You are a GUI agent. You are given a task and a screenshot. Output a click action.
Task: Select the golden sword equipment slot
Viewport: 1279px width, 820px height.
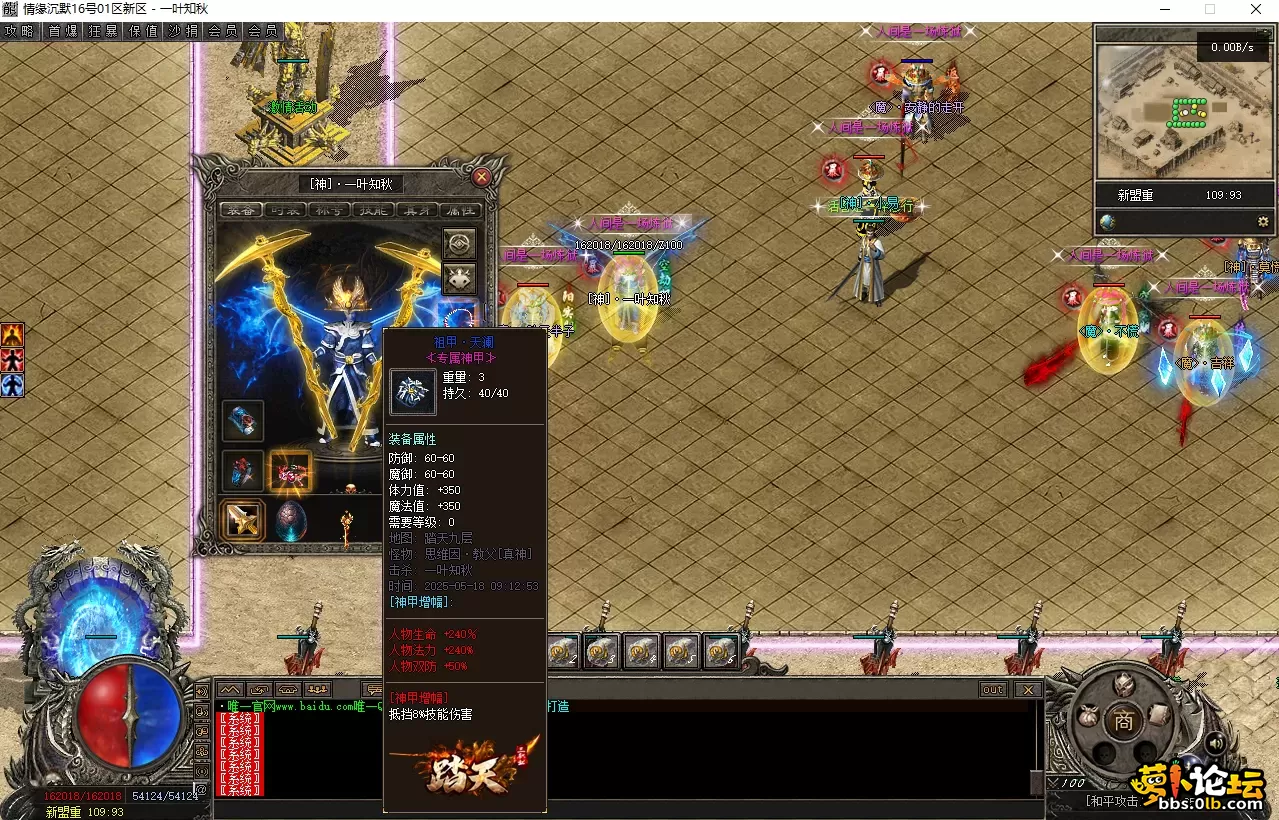243,519
